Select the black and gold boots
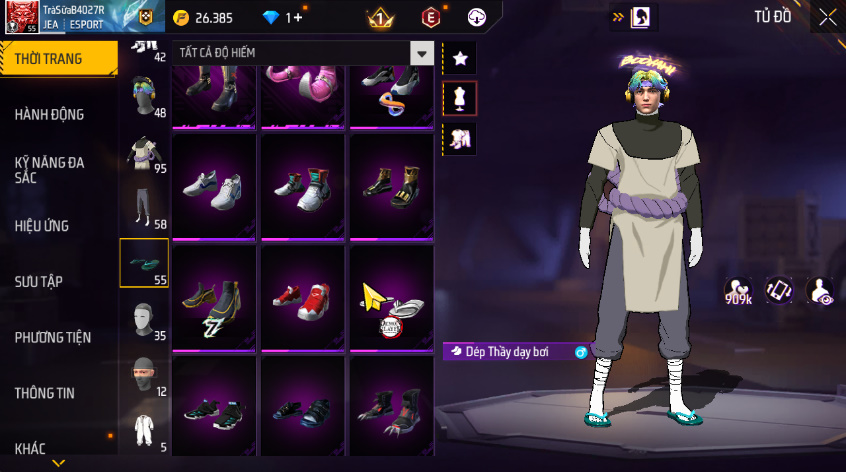Viewport: 846px width, 472px height. coord(391,186)
